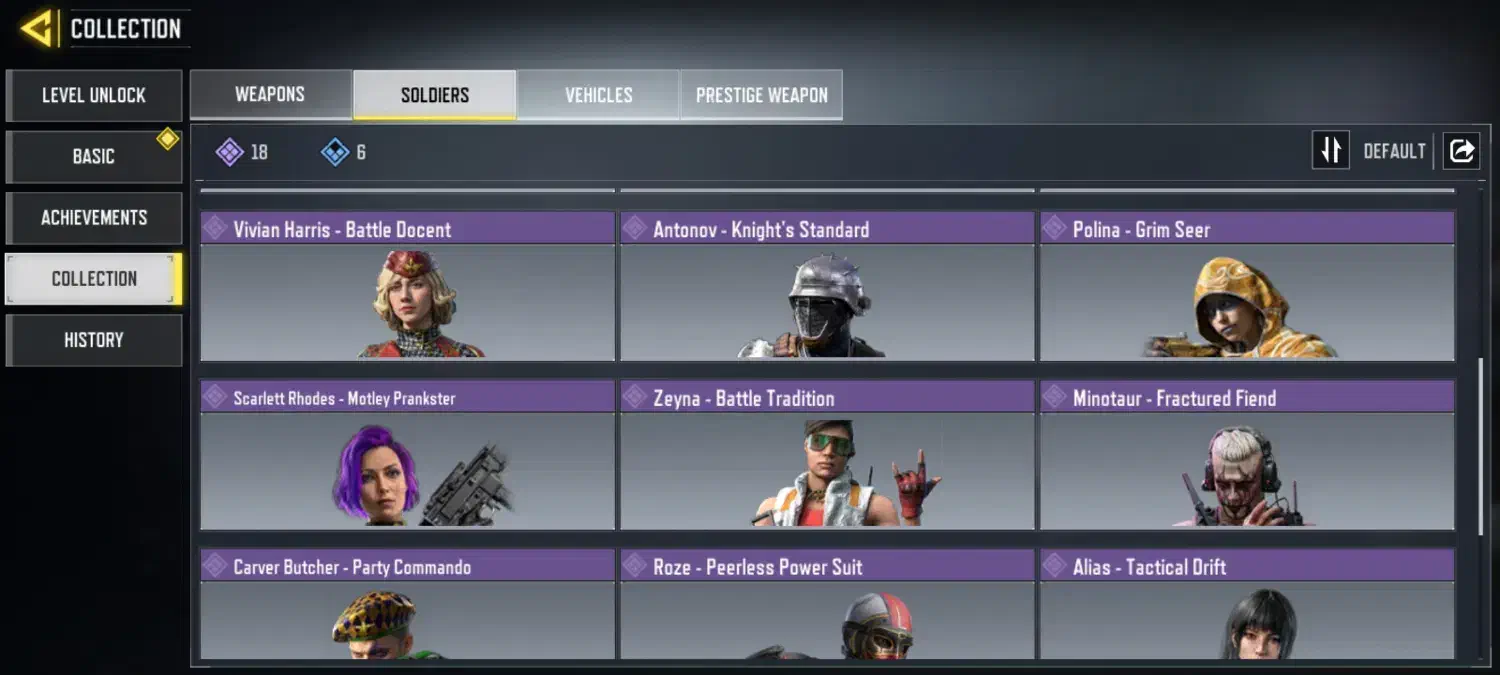
Task: Select the Soldiers tab
Action: click(x=435, y=95)
